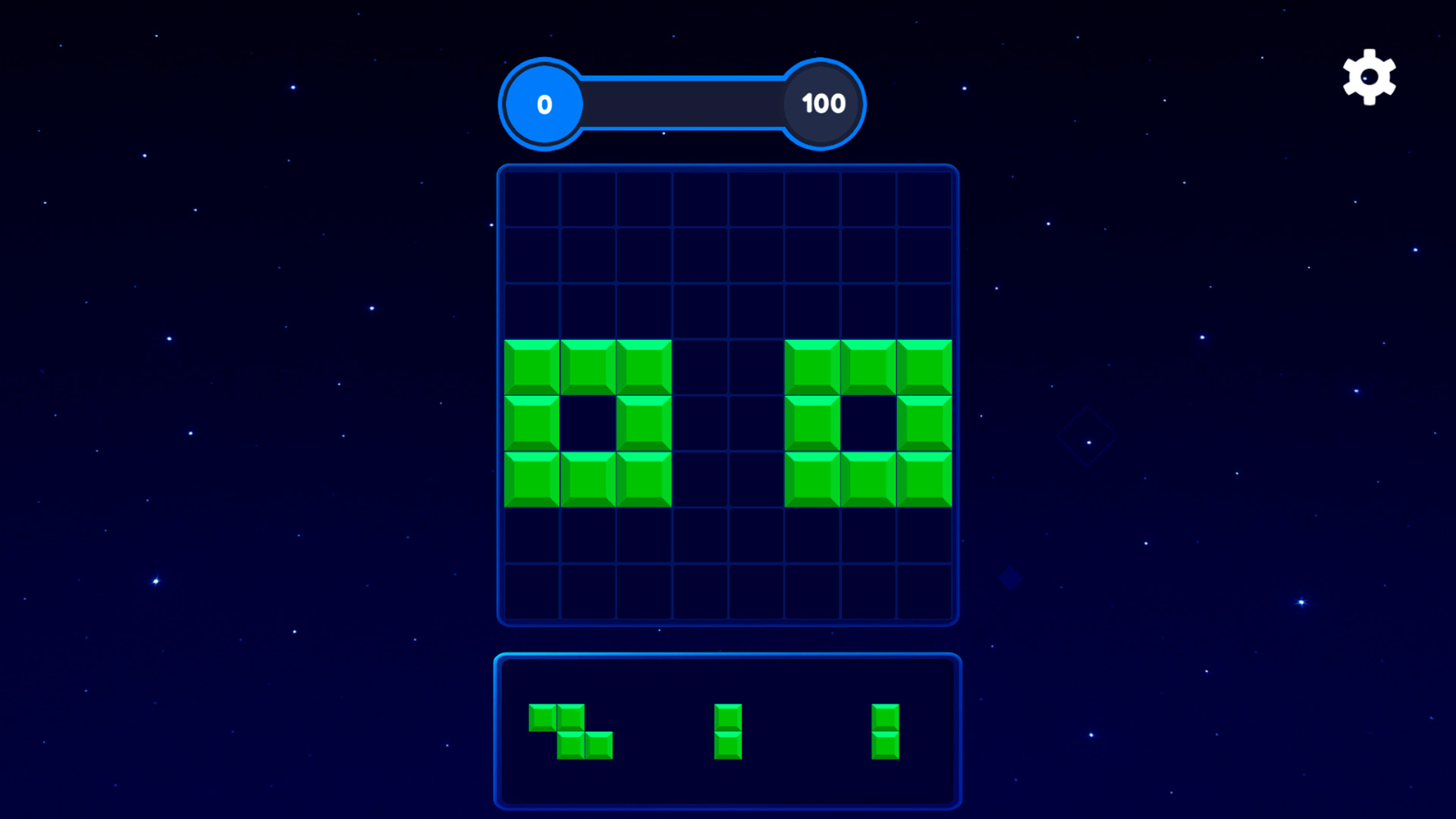Image resolution: width=1456 pixels, height=819 pixels.
Task: Click the center empty column between the two squares
Action: pyautogui.click(x=728, y=422)
